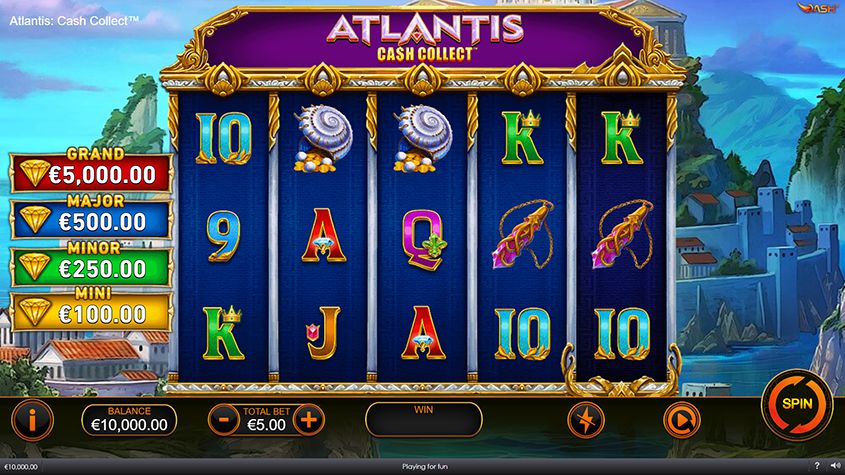Start autoplay with the play icon
Image resolution: width=845 pixels, height=475 pixels.
point(681,420)
